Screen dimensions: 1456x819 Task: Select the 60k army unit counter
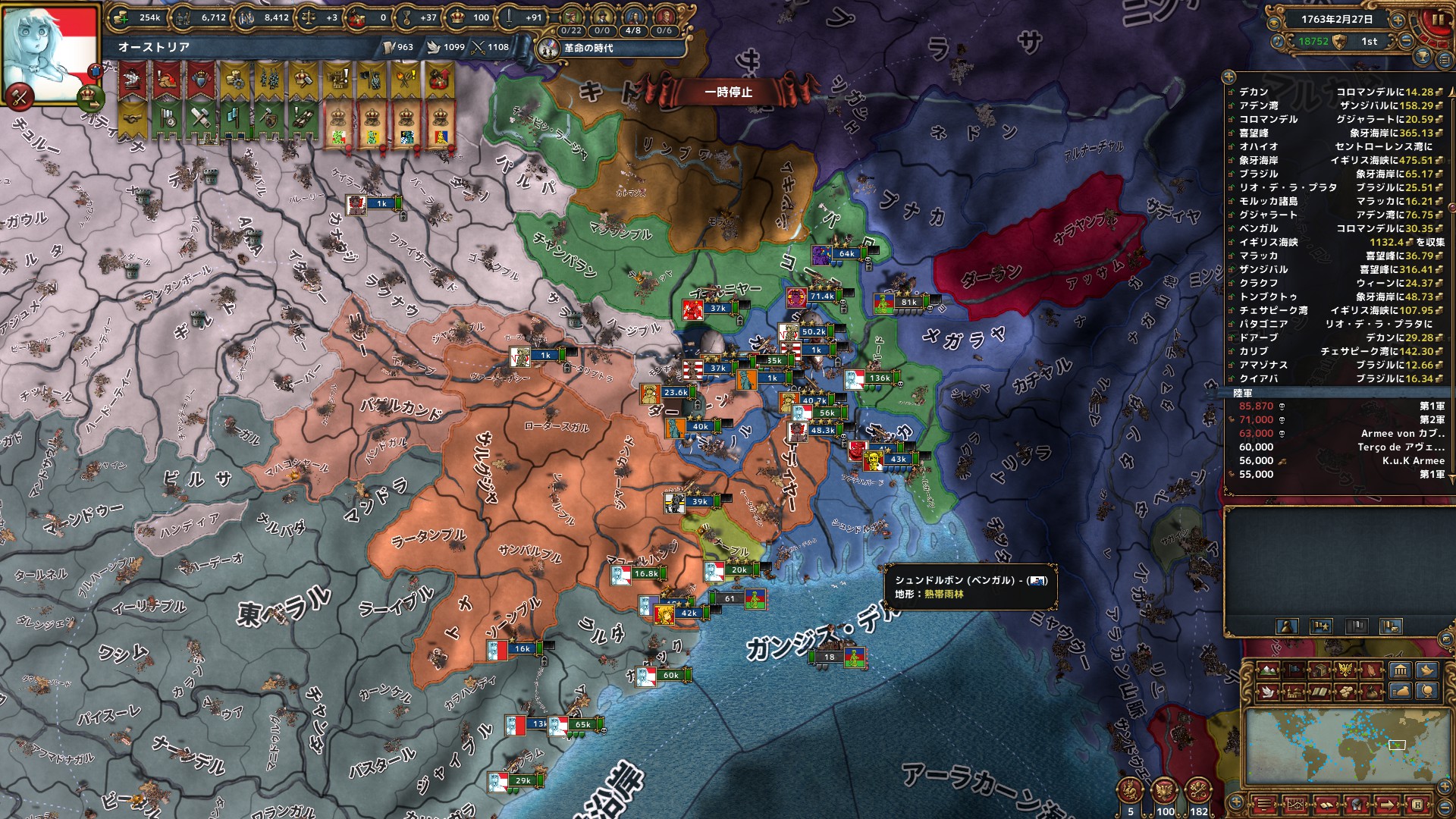tap(670, 676)
